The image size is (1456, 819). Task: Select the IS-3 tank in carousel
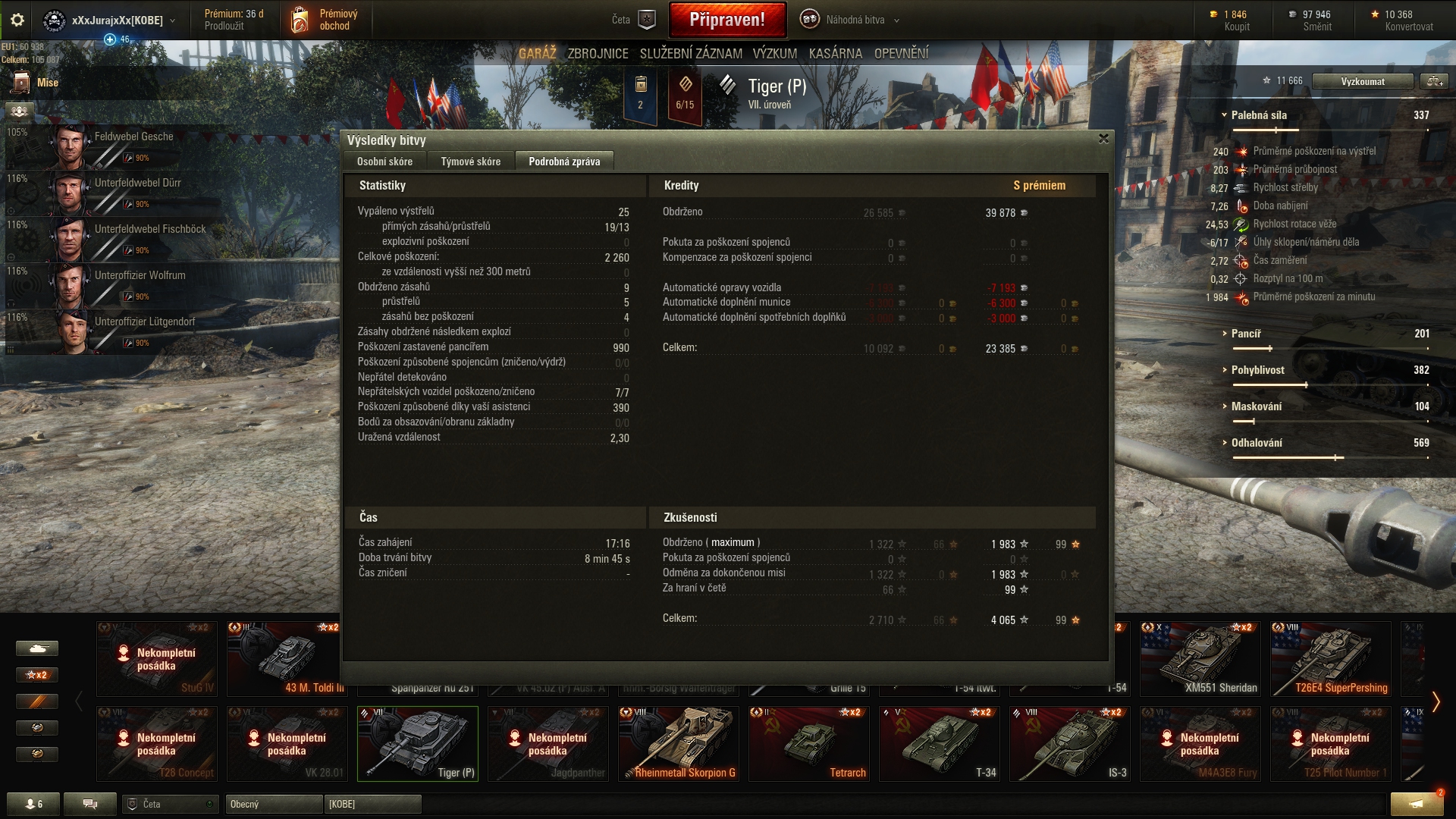1069,743
